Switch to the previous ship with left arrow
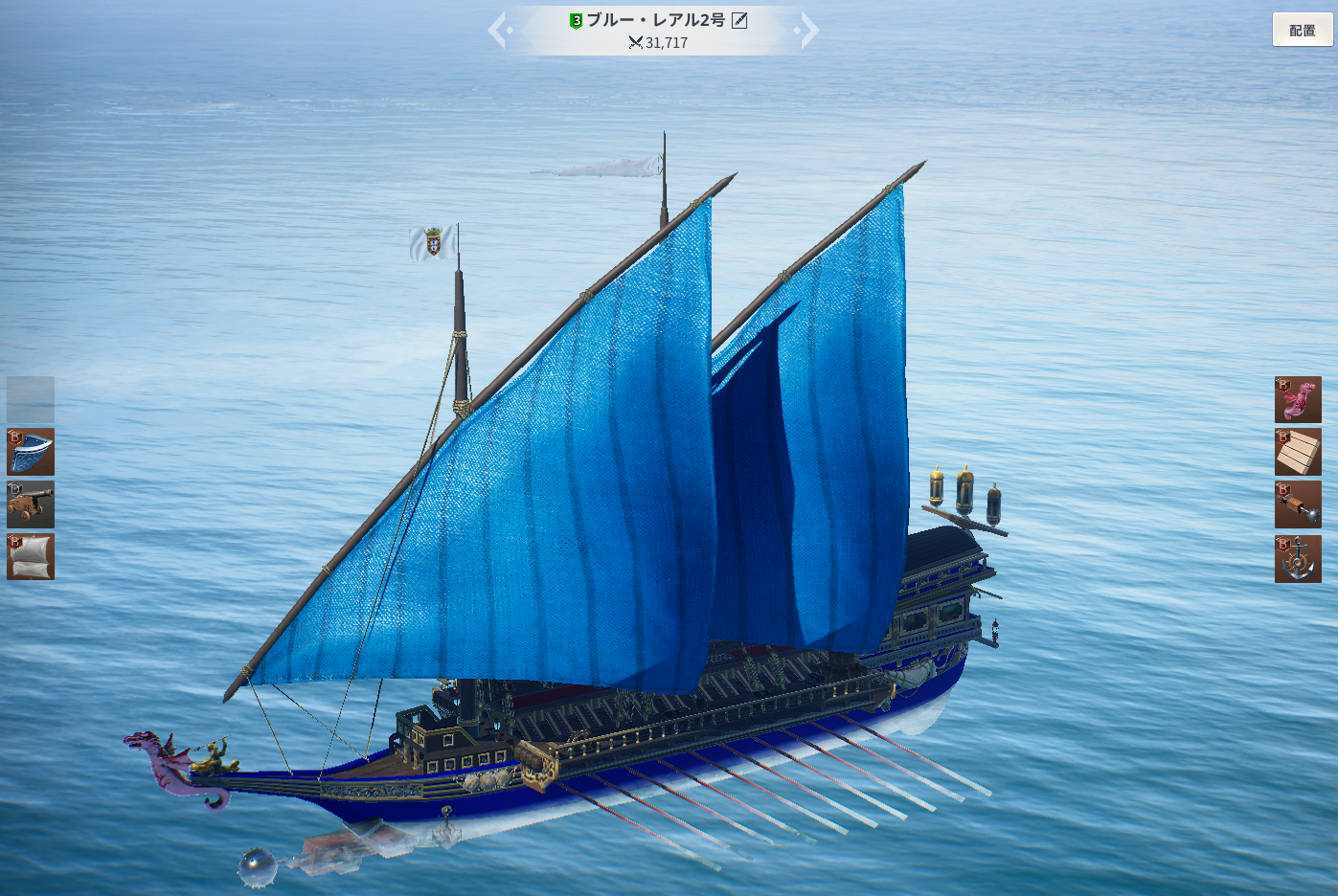 [x=497, y=30]
